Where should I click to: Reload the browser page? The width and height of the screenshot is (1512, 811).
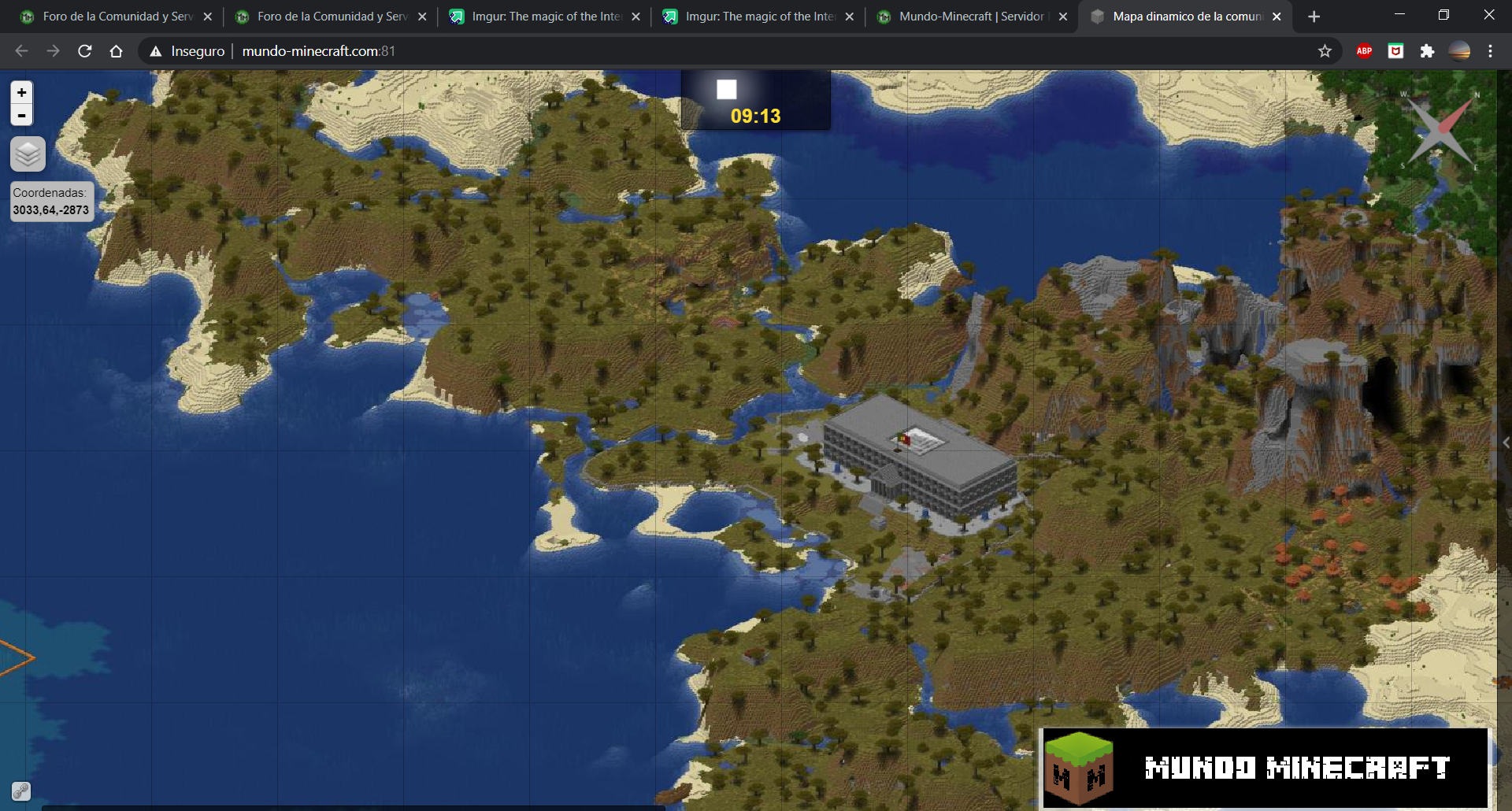[x=85, y=51]
